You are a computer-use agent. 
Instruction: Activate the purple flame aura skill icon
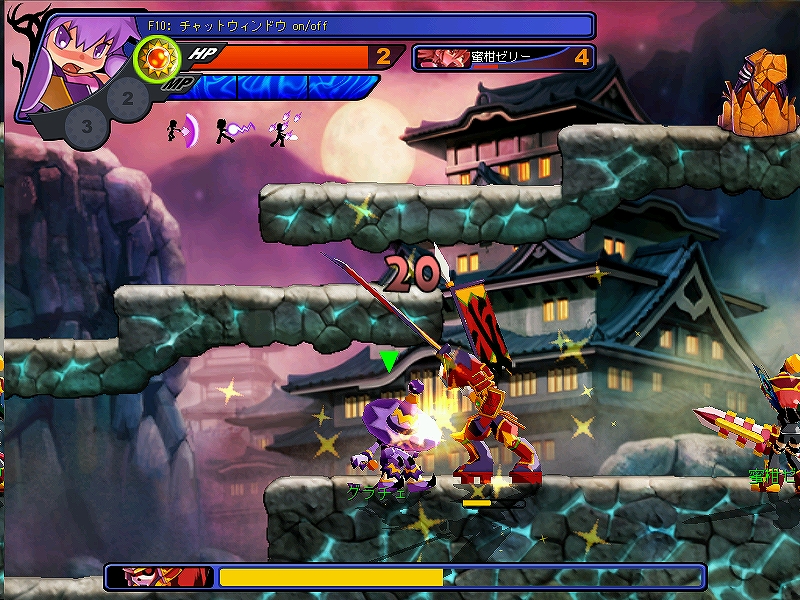click(283, 130)
